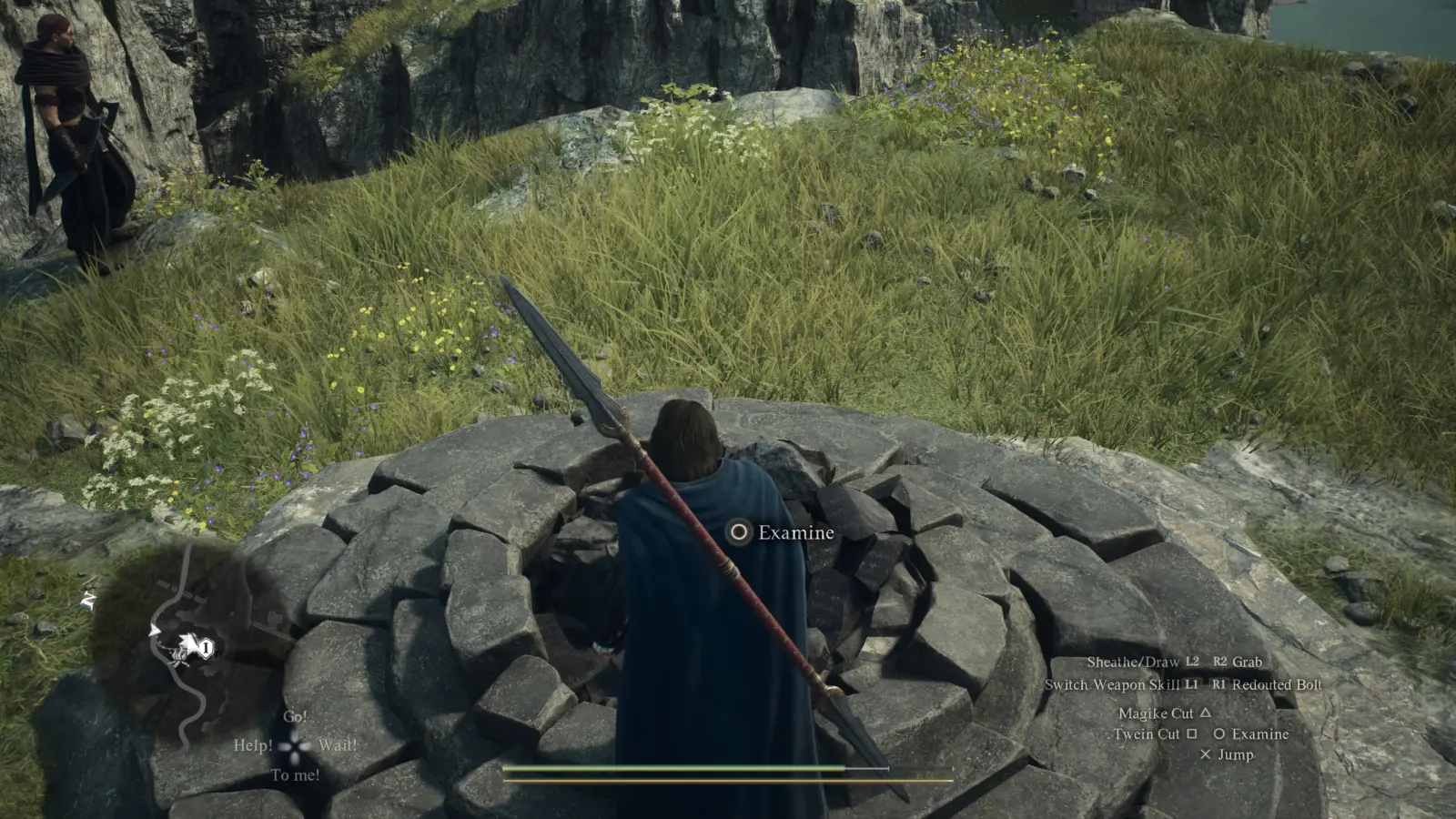The width and height of the screenshot is (1456, 819).
Task: Select the 'I' quest marker on minimap
Action: [x=206, y=647]
